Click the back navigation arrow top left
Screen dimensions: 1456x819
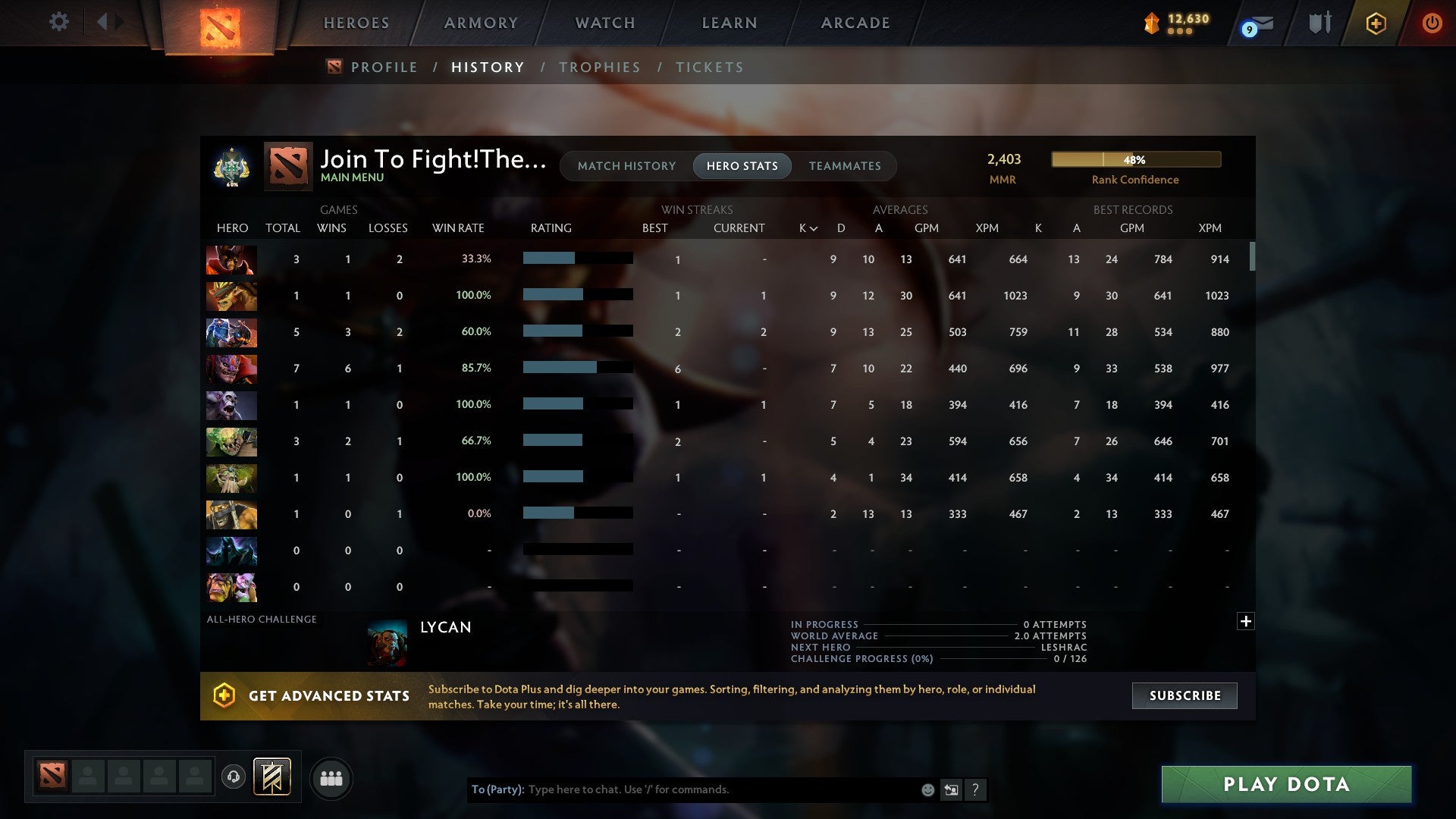[x=103, y=21]
